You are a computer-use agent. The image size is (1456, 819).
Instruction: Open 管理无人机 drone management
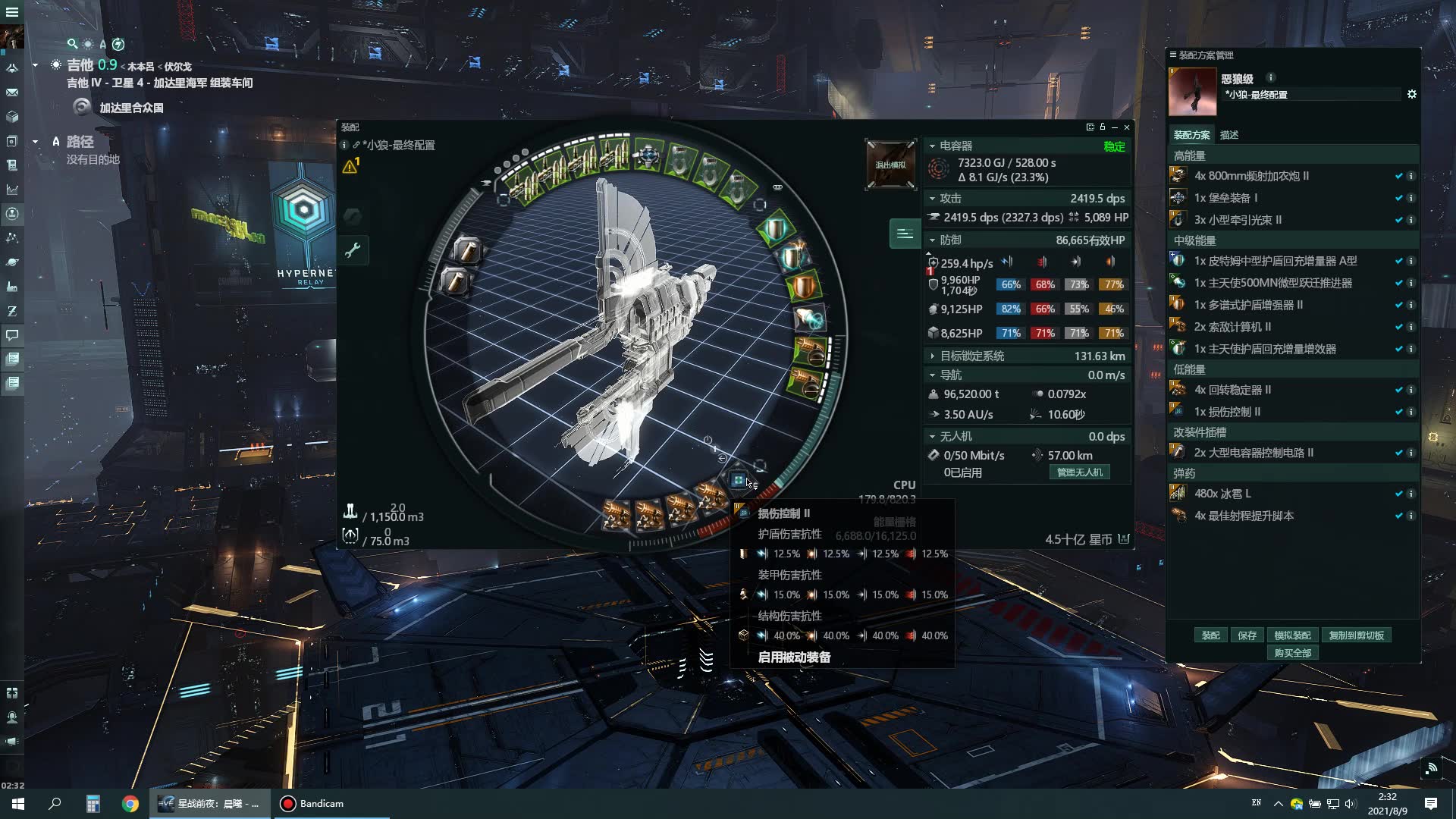(x=1079, y=472)
